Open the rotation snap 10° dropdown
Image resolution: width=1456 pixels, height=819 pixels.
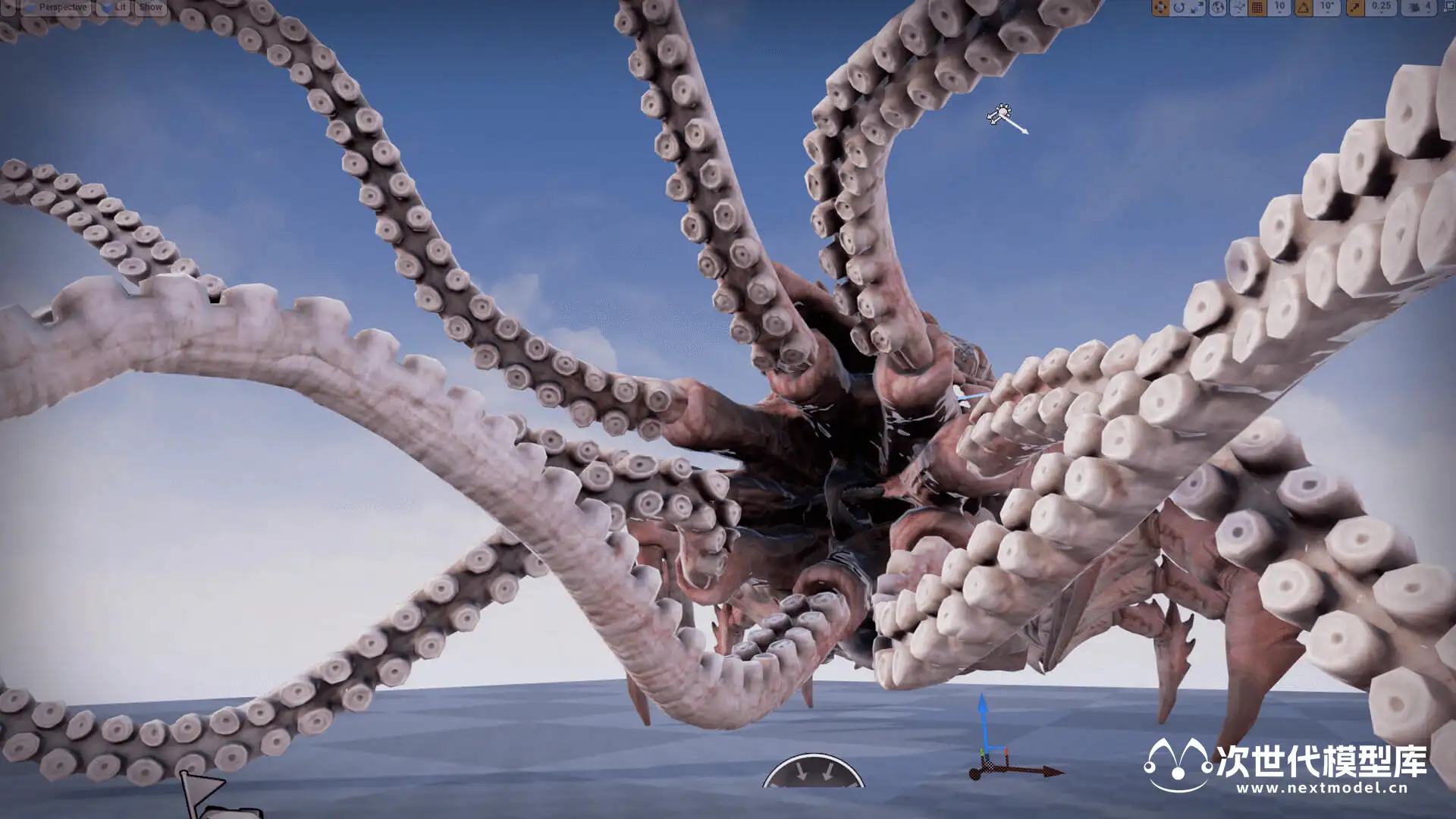1327,8
